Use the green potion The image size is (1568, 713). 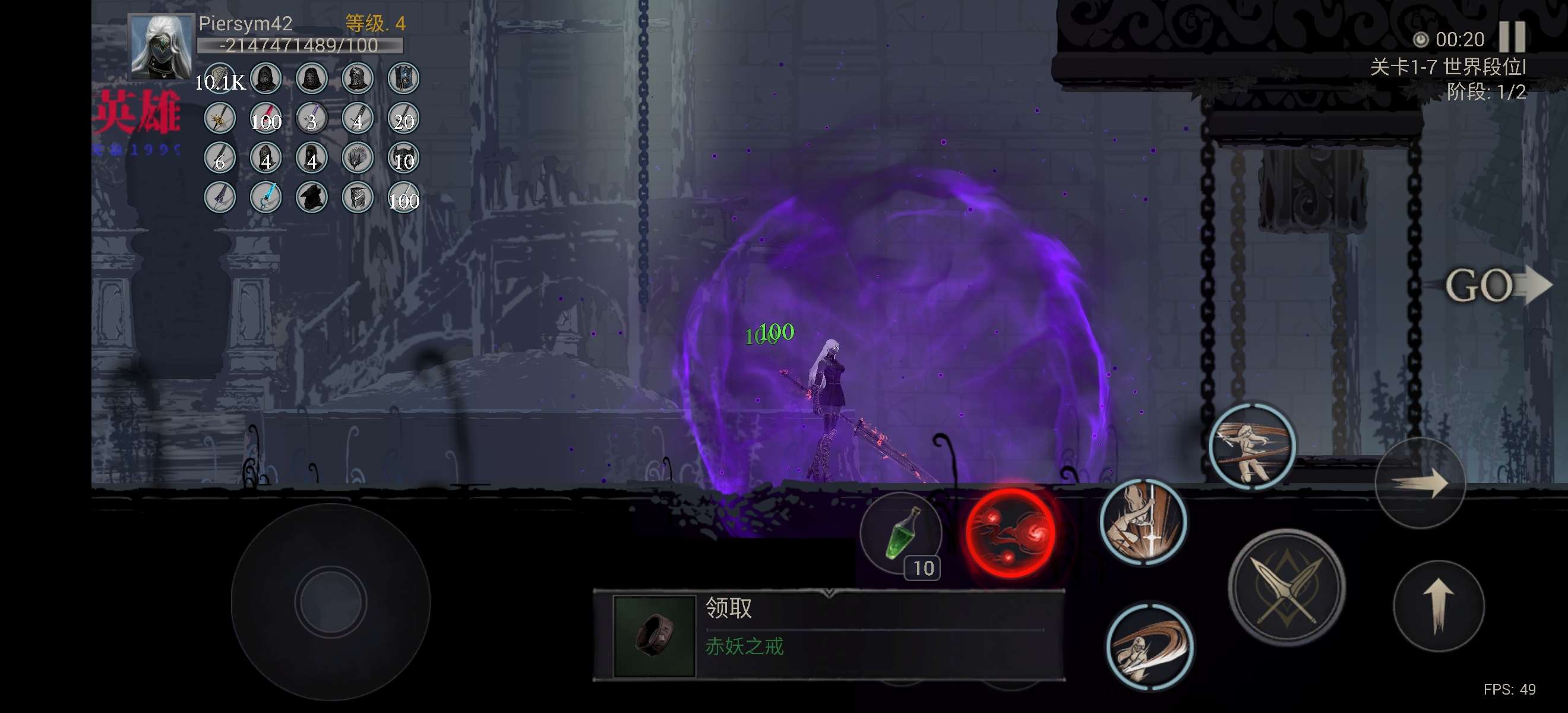(900, 533)
